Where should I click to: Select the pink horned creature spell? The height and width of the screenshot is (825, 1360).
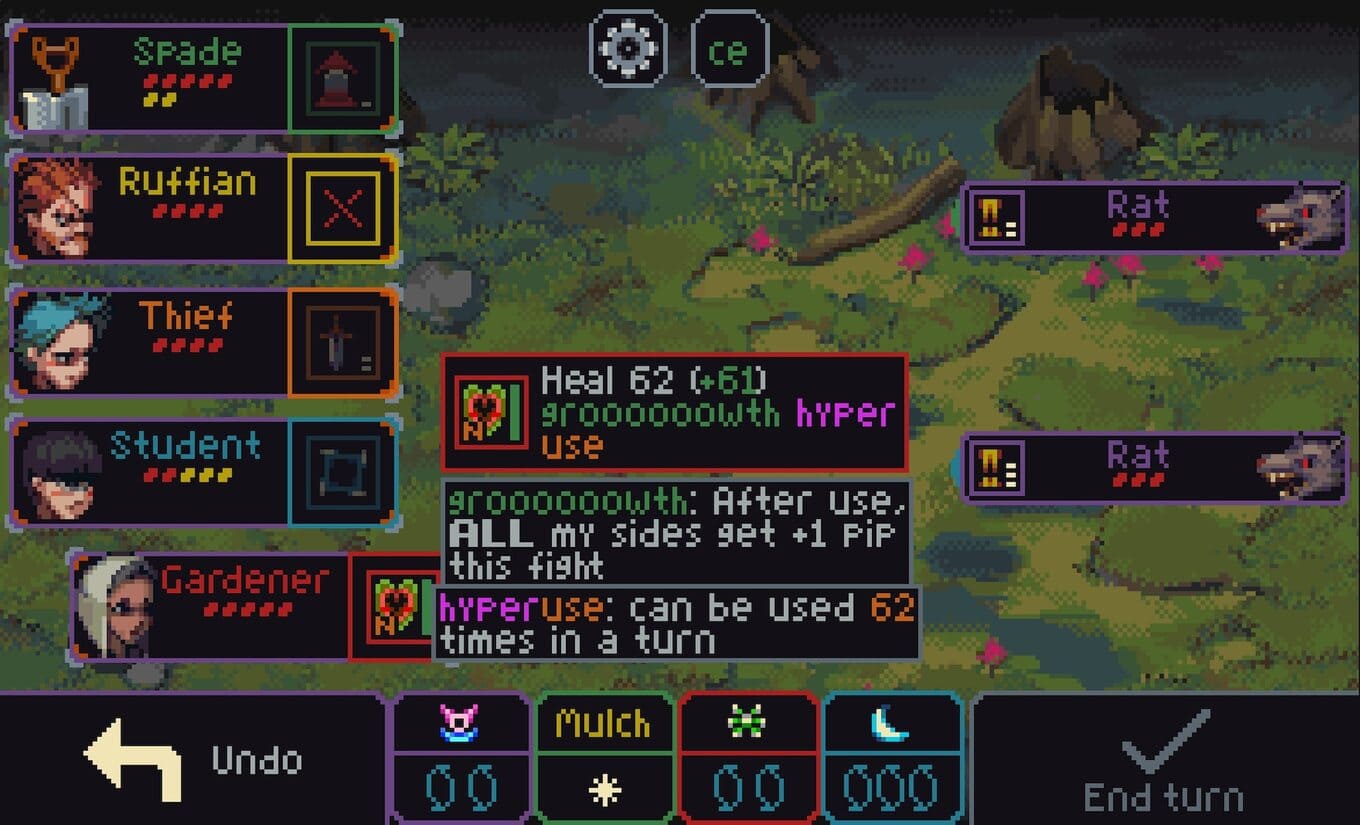[459, 757]
